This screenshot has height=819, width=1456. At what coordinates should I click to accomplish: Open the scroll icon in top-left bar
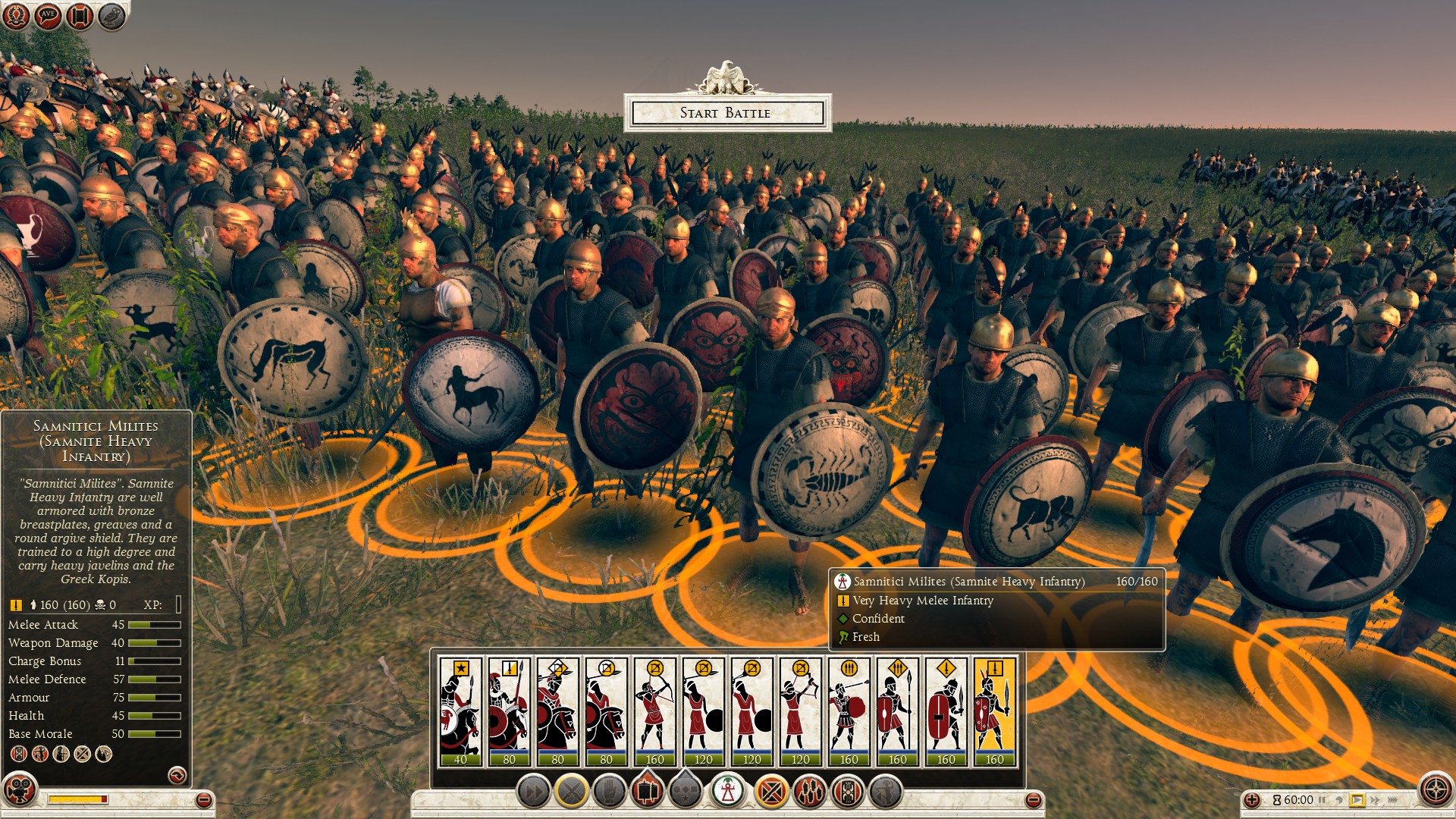[x=80, y=15]
